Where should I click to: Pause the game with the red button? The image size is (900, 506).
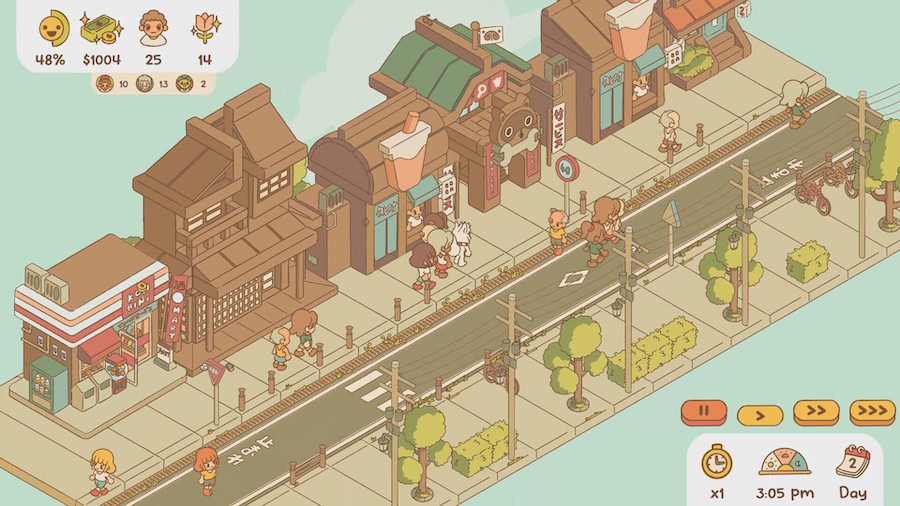click(704, 410)
